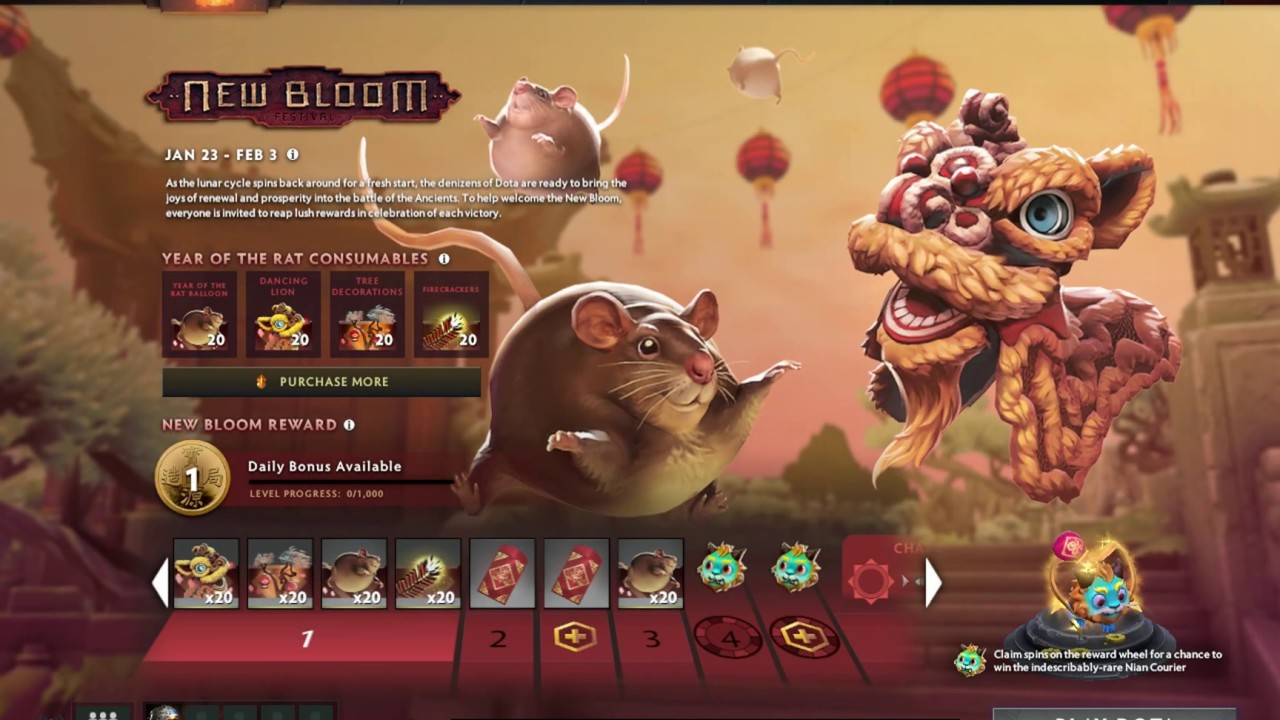Select the level 1 dancing lion x20 reward
Image resolution: width=1280 pixels, height=720 pixels.
coord(206,574)
